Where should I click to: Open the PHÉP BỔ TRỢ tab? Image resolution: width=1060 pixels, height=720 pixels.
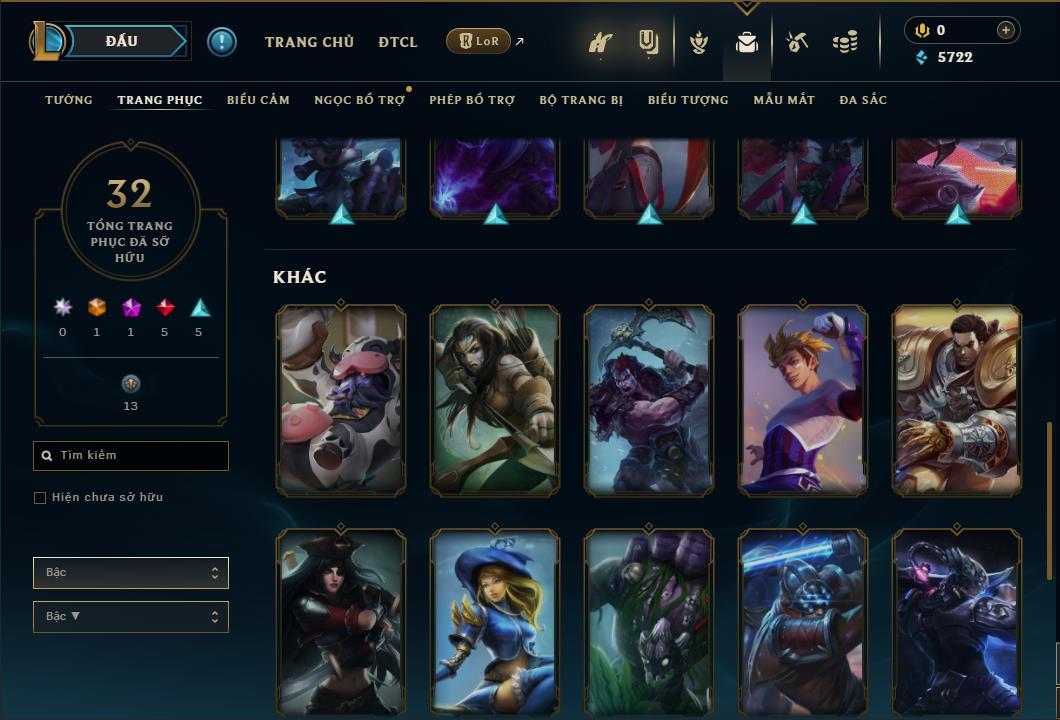coord(472,100)
